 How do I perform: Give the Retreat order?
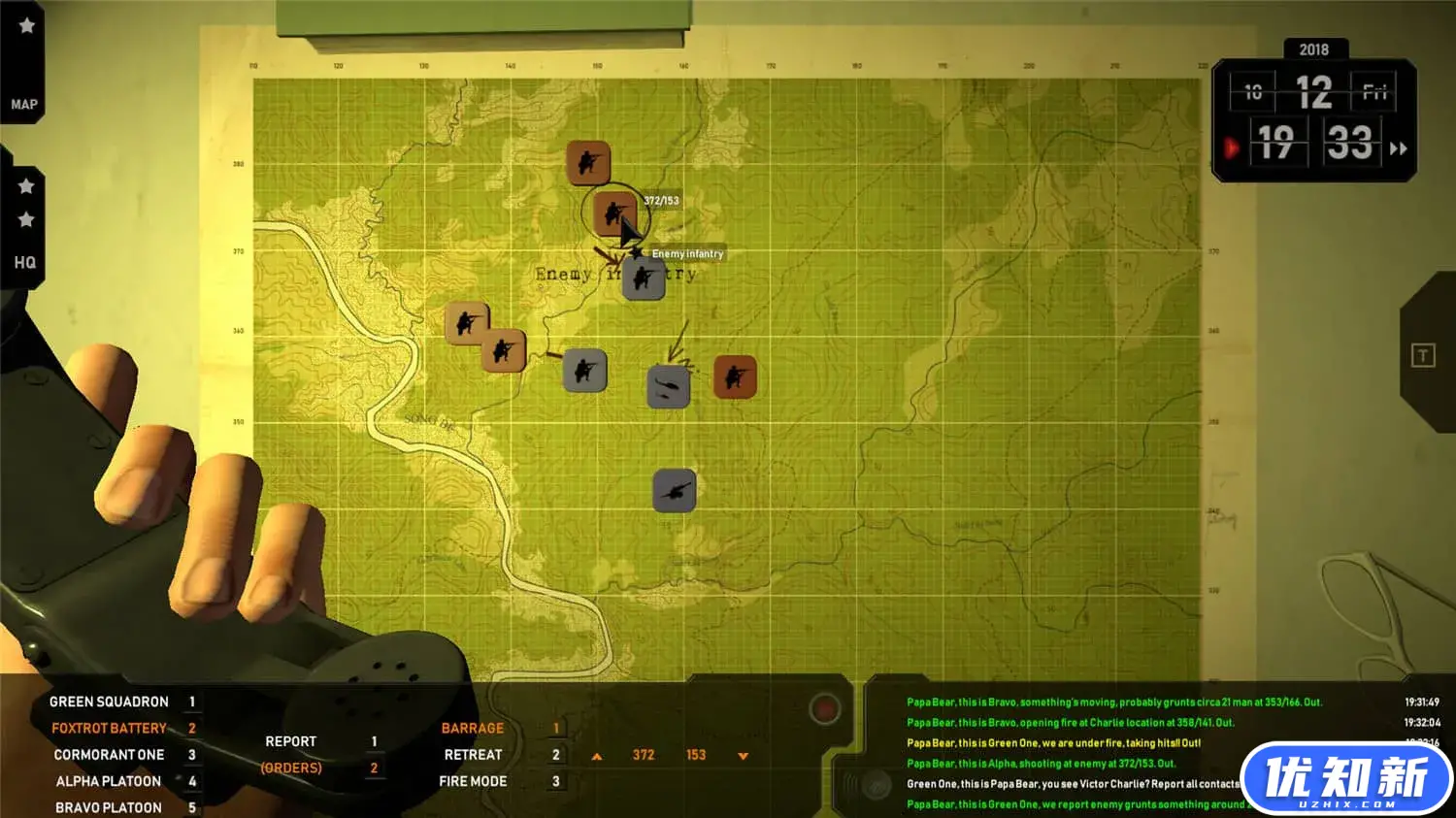(473, 754)
